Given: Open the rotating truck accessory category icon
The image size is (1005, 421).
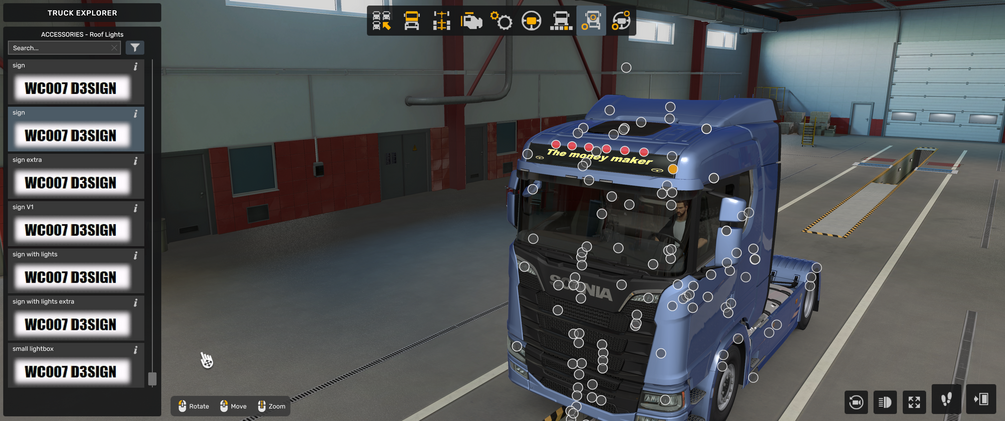Looking at the screenshot, I should 621,21.
